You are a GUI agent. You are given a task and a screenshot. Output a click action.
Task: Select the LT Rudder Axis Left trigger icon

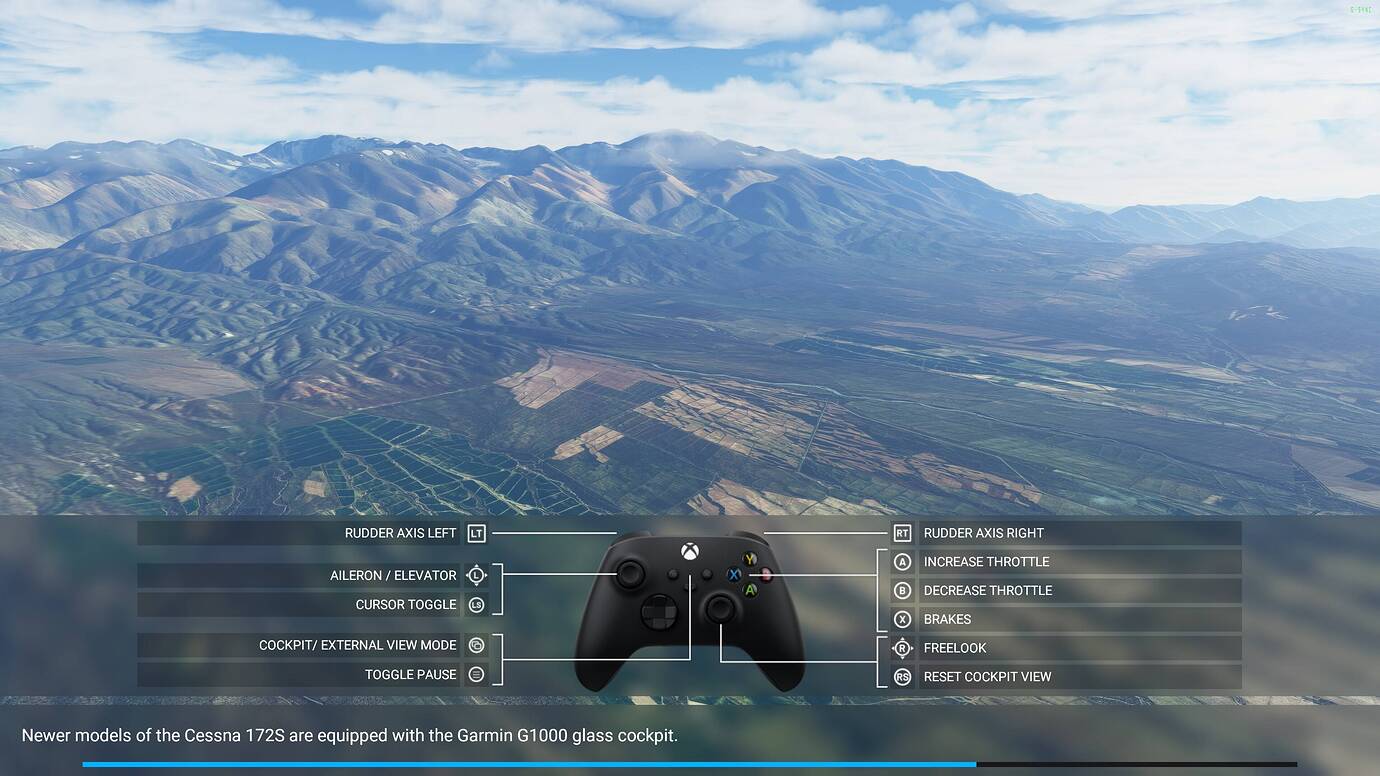click(x=475, y=533)
